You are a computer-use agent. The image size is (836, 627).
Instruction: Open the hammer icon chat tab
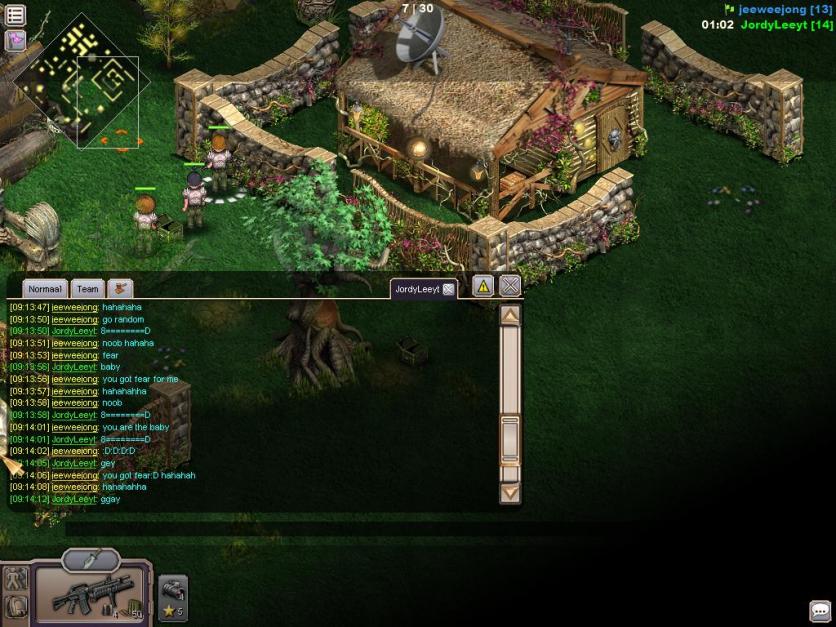(120, 288)
